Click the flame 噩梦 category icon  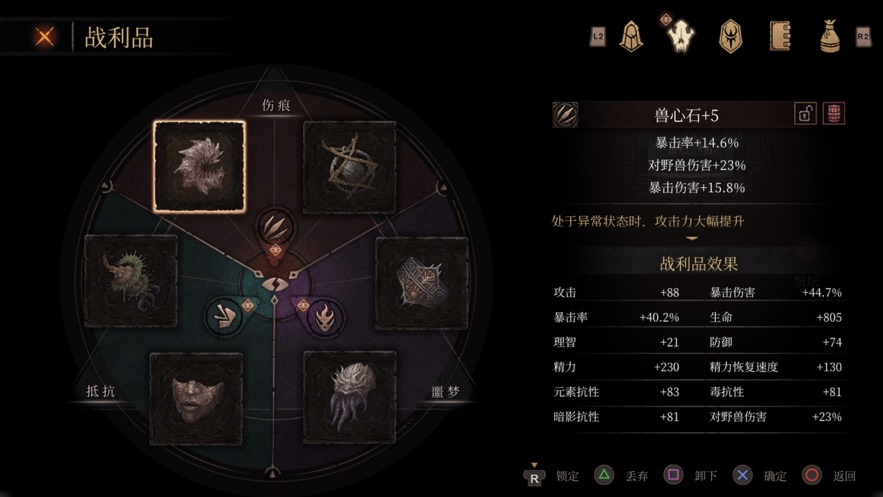[322, 316]
